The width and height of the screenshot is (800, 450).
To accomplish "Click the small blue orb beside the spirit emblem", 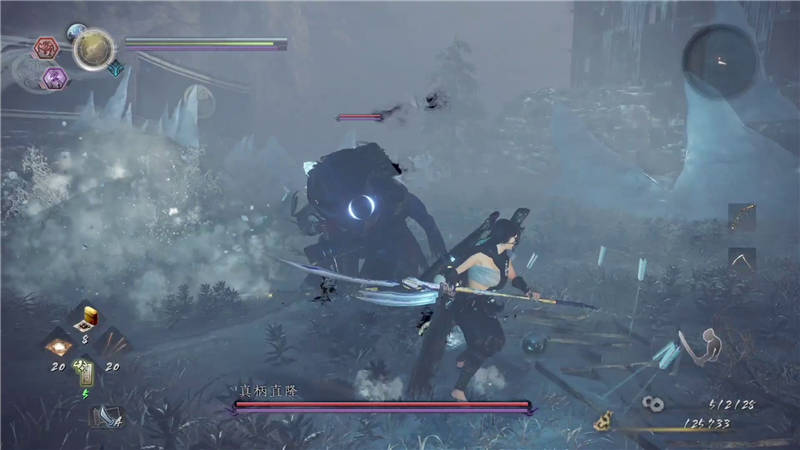I will coord(76,33).
